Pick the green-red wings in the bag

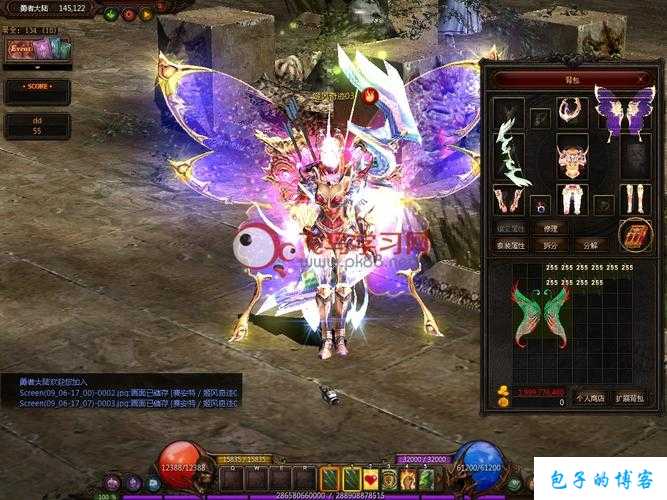click(x=542, y=314)
